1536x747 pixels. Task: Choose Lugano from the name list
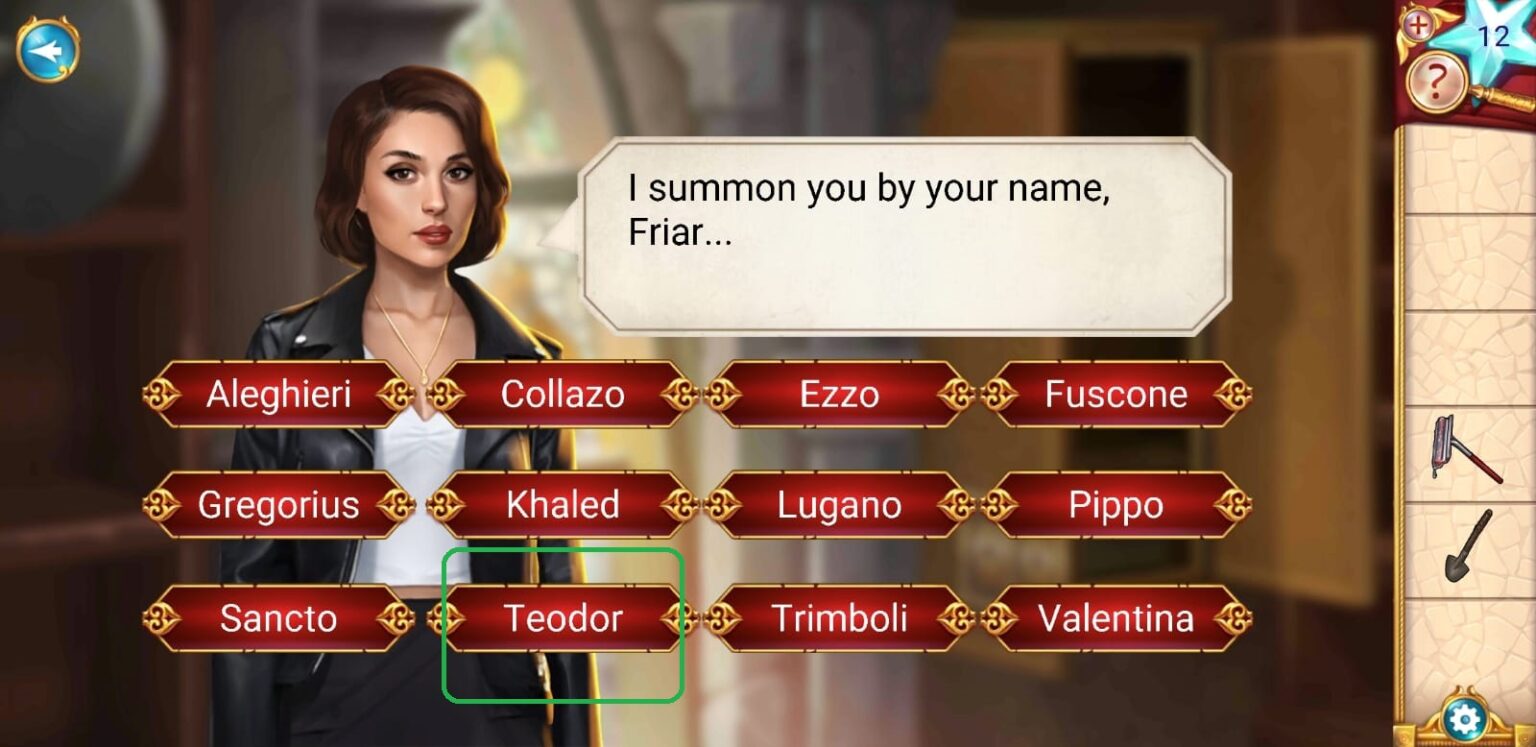pos(839,505)
